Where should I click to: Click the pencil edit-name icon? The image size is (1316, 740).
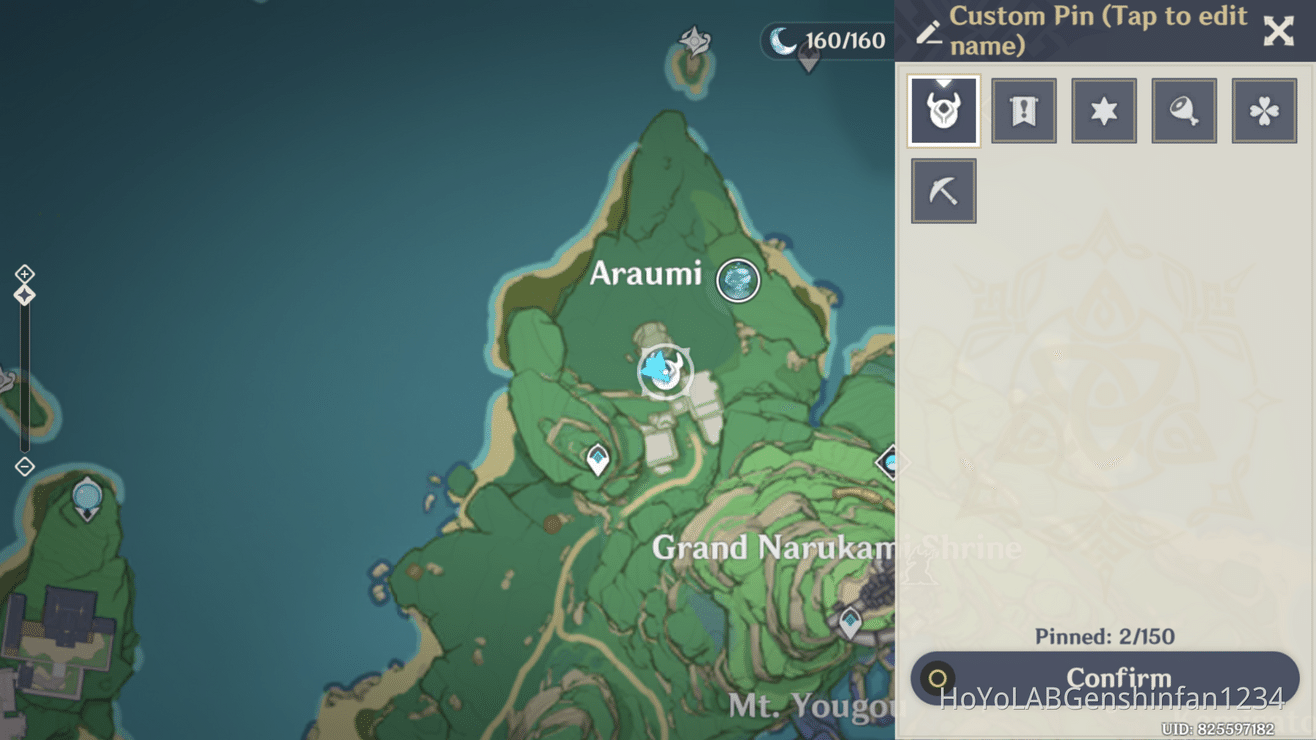[927, 30]
